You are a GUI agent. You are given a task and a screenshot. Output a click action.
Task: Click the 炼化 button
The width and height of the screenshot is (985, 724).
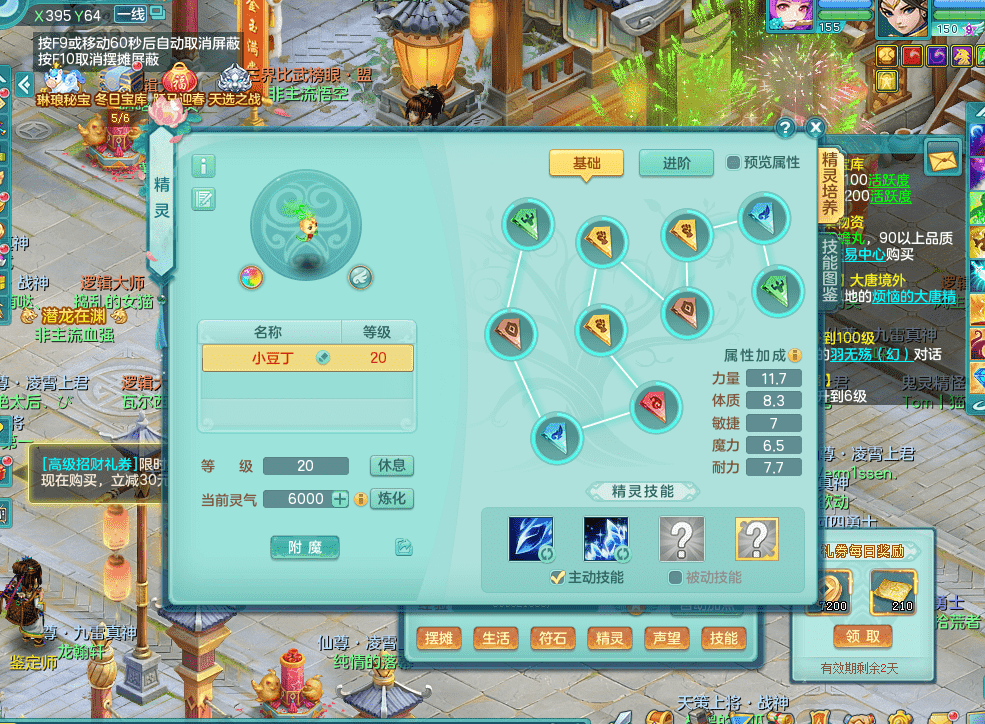click(x=391, y=499)
